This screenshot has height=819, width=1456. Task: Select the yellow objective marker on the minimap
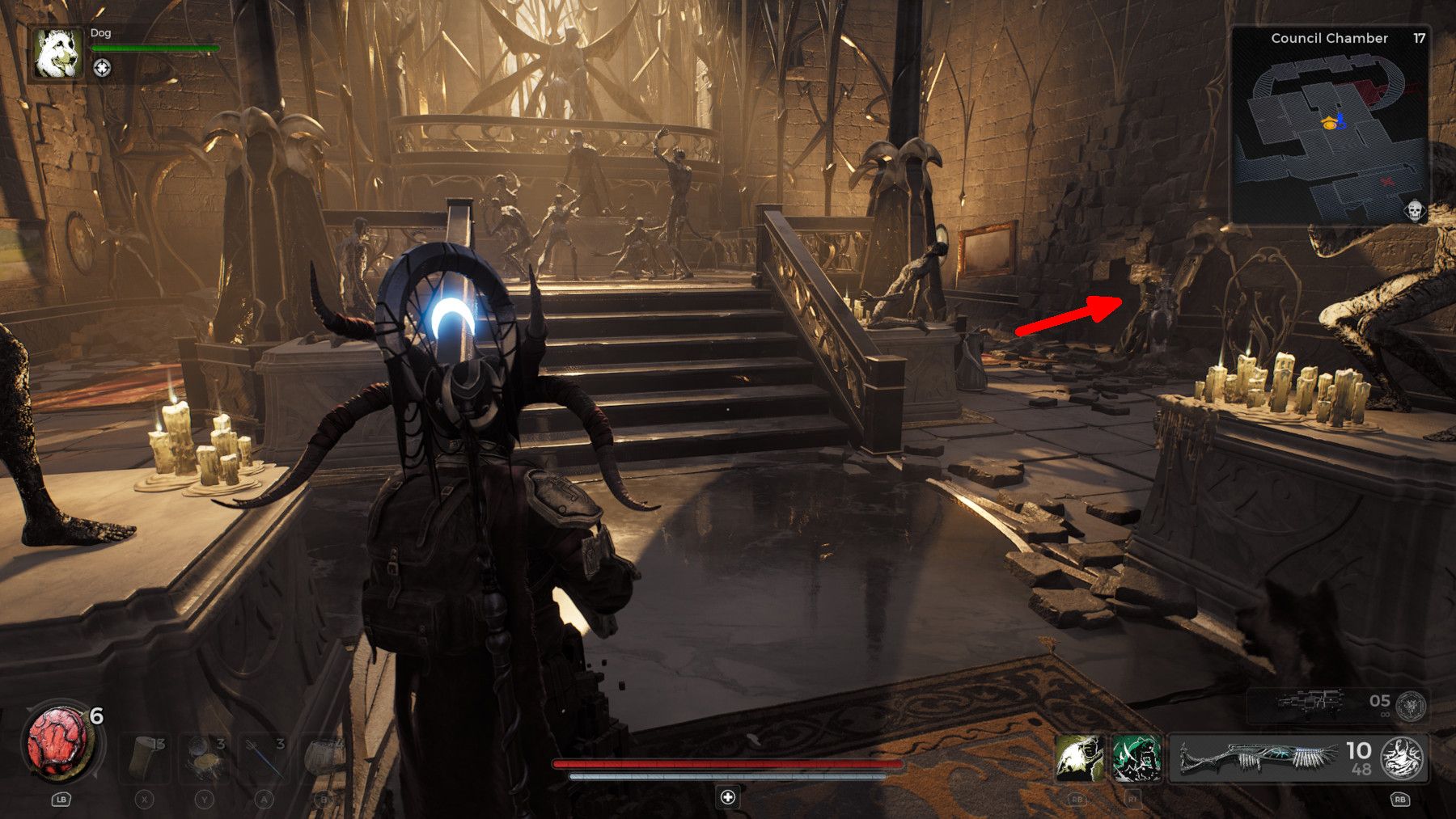point(1329,123)
